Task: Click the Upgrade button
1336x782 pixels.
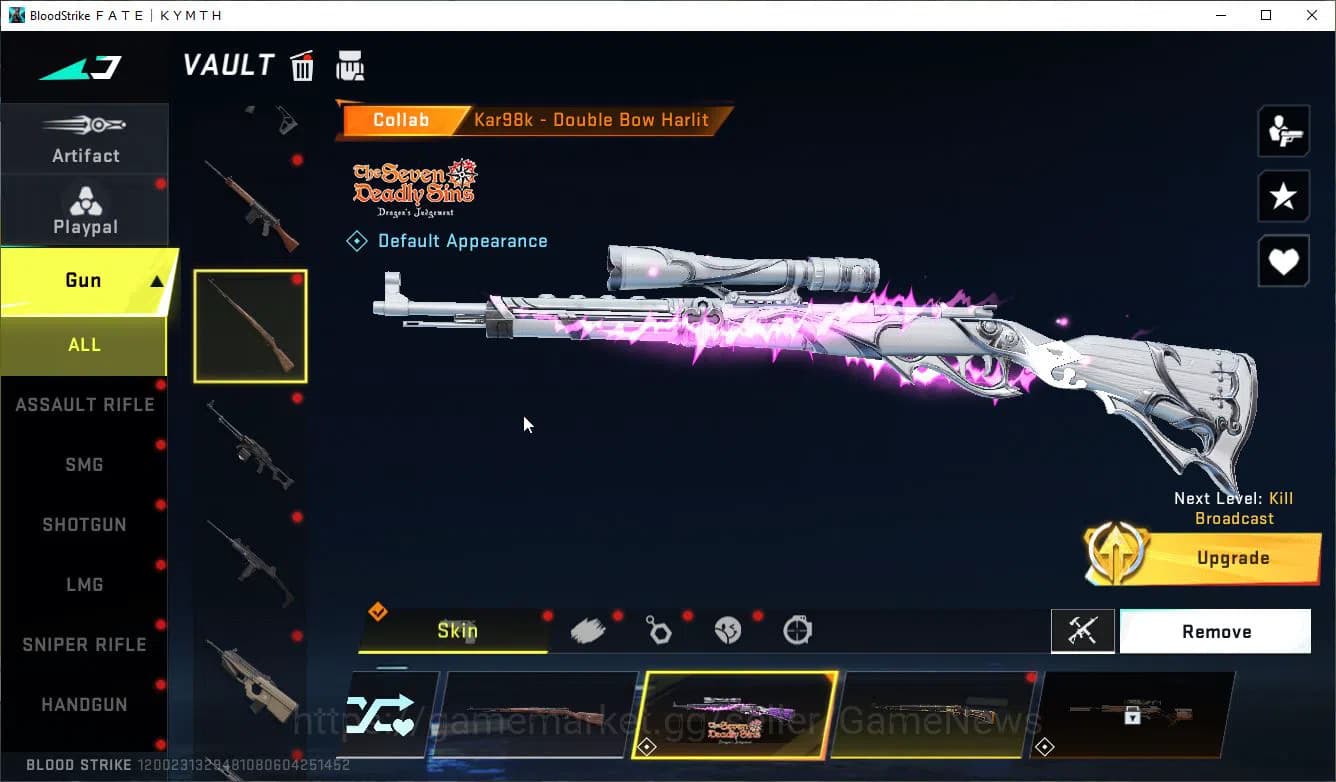Action: pos(1233,557)
